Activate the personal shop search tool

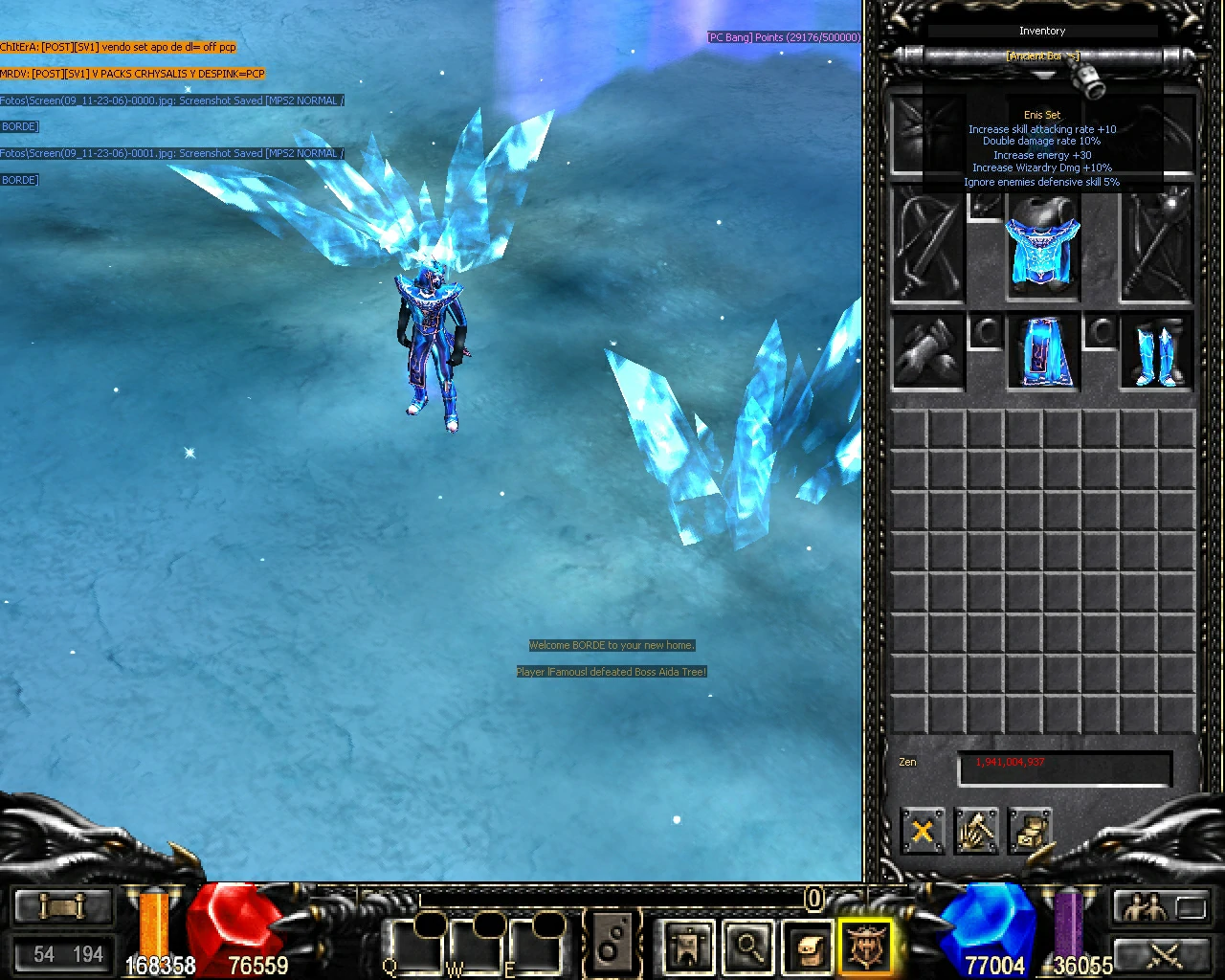[x=749, y=945]
